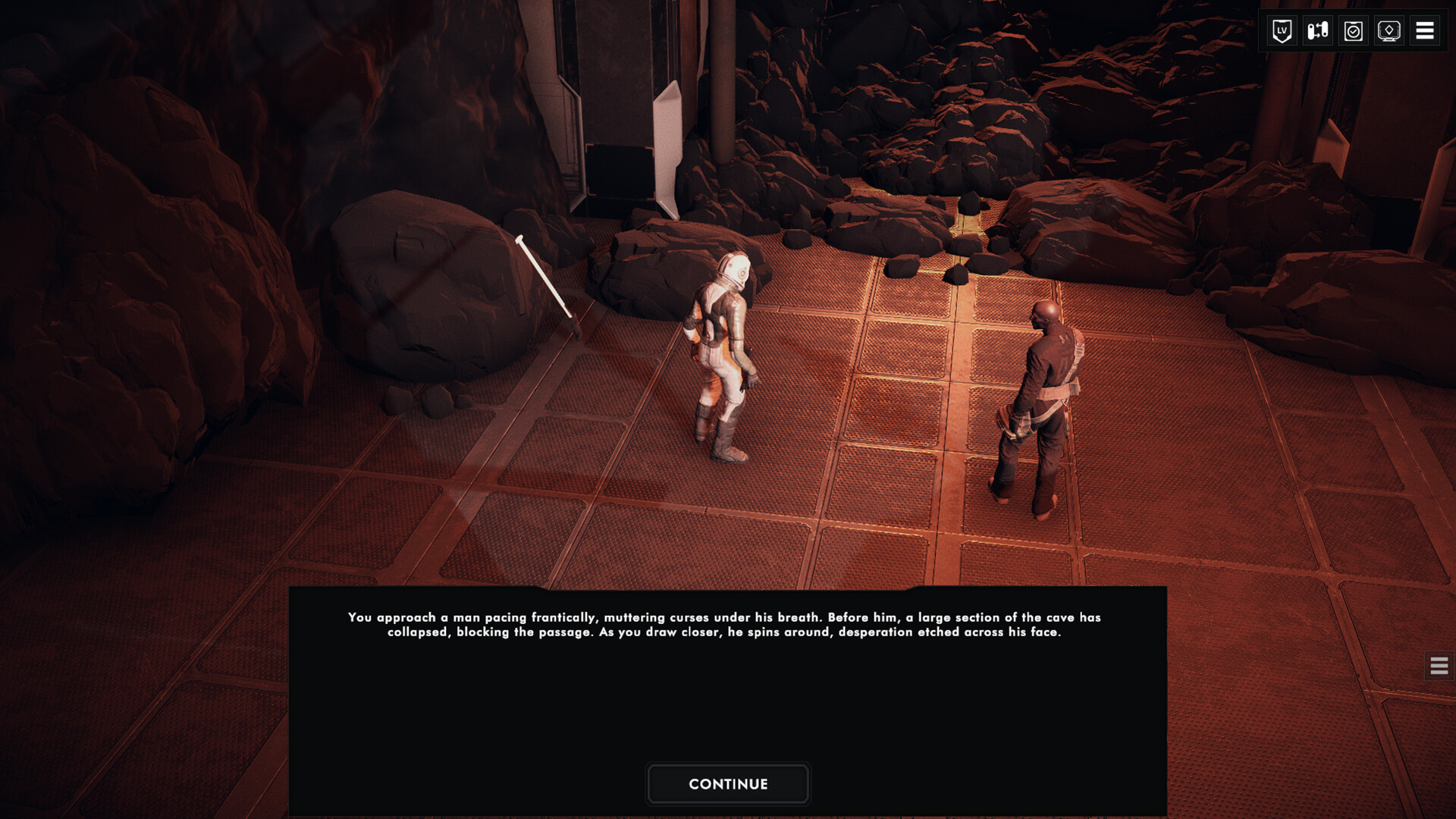The width and height of the screenshot is (1456, 819).
Task: Open the inventory swap icon in top-right toolbar
Action: 1317,31
